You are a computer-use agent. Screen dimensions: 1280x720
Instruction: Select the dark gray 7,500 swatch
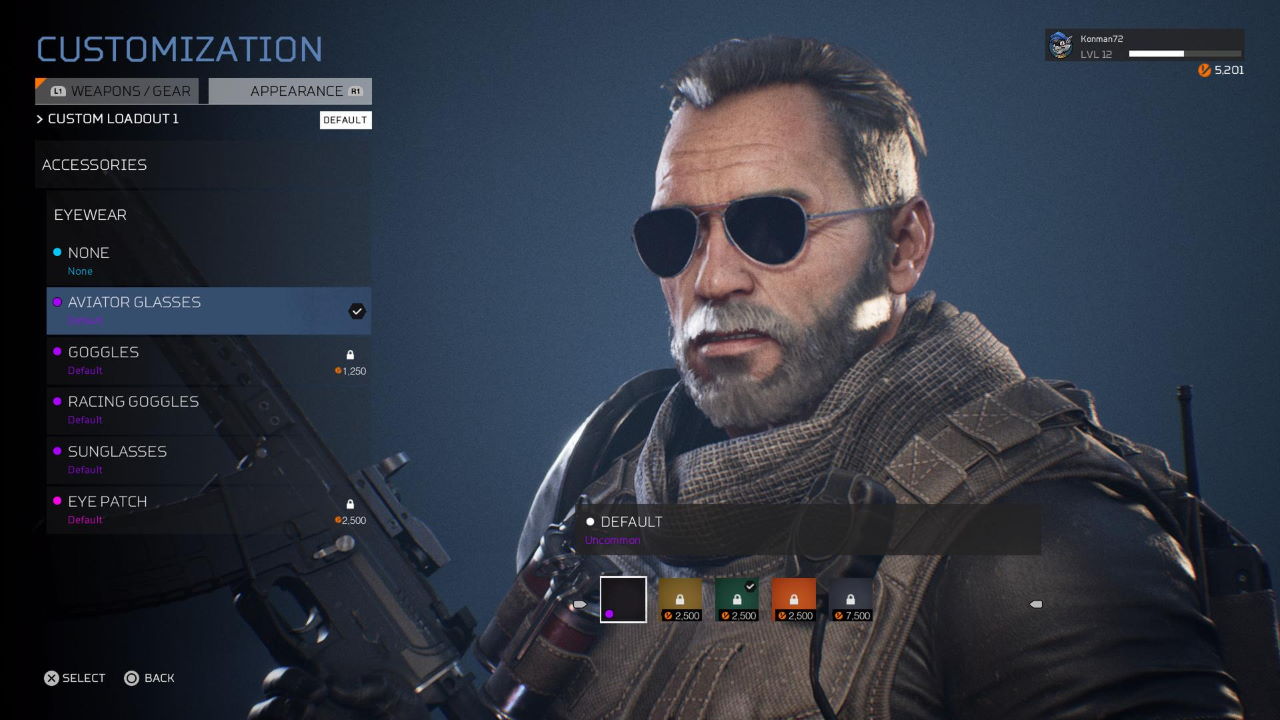851,600
